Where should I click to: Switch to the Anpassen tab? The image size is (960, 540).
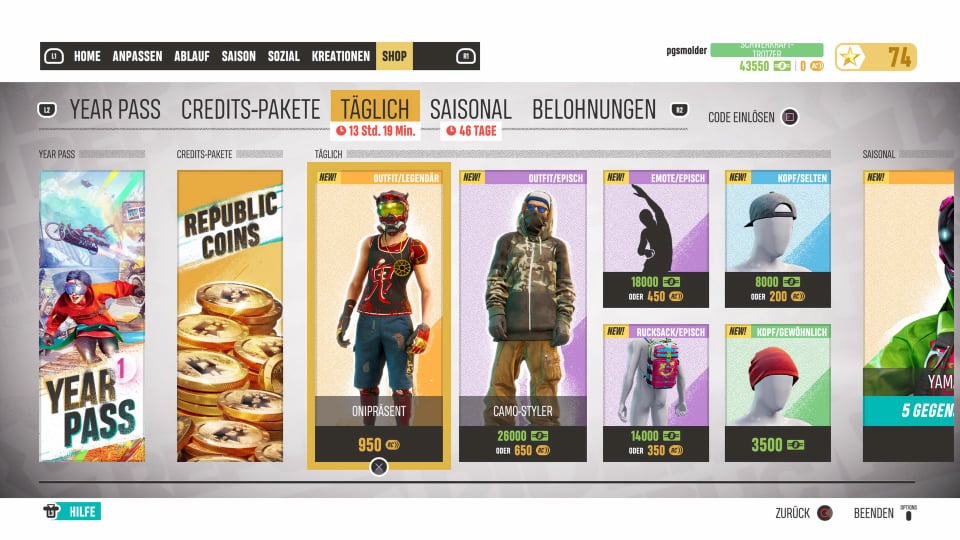pos(137,56)
